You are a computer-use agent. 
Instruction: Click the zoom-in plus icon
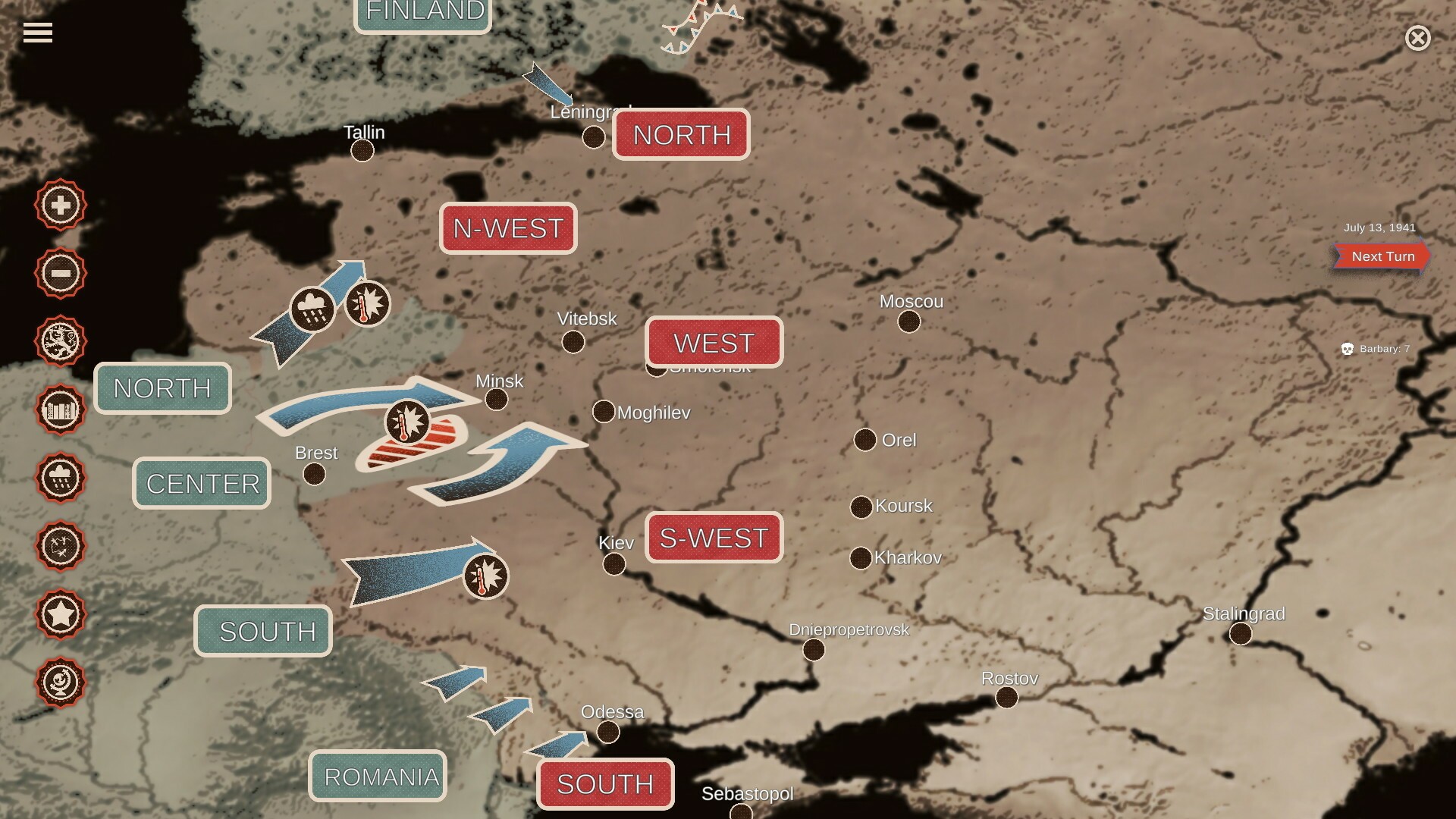[x=60, y=205]
